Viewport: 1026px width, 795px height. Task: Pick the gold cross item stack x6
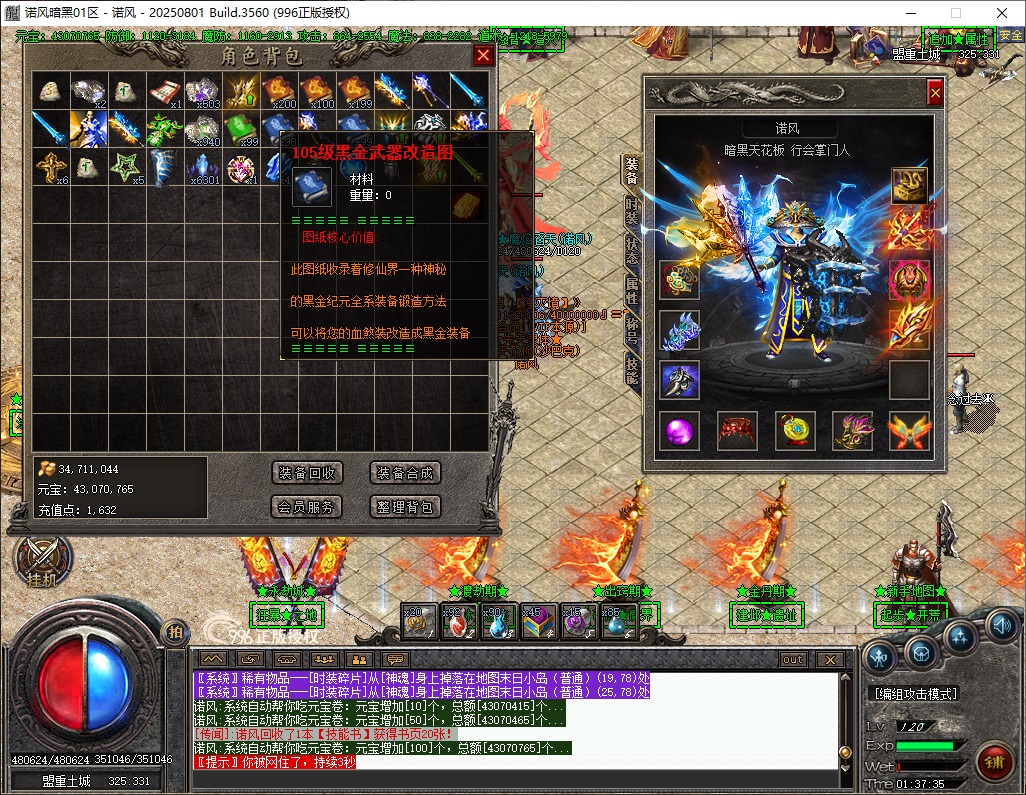coord(50,165)
